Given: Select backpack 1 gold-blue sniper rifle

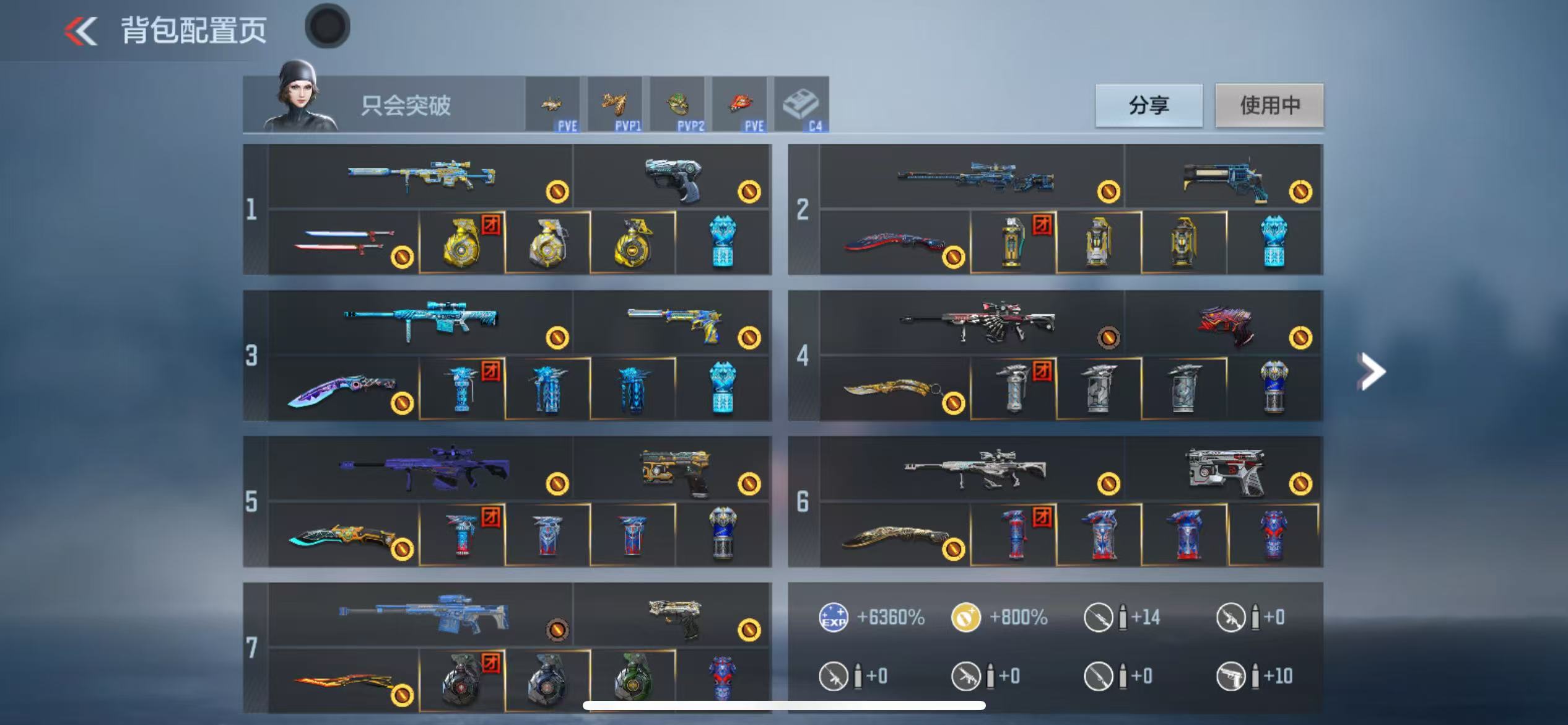Looking at the screenshot, I should pyautogui.click(x=421, y=176).
